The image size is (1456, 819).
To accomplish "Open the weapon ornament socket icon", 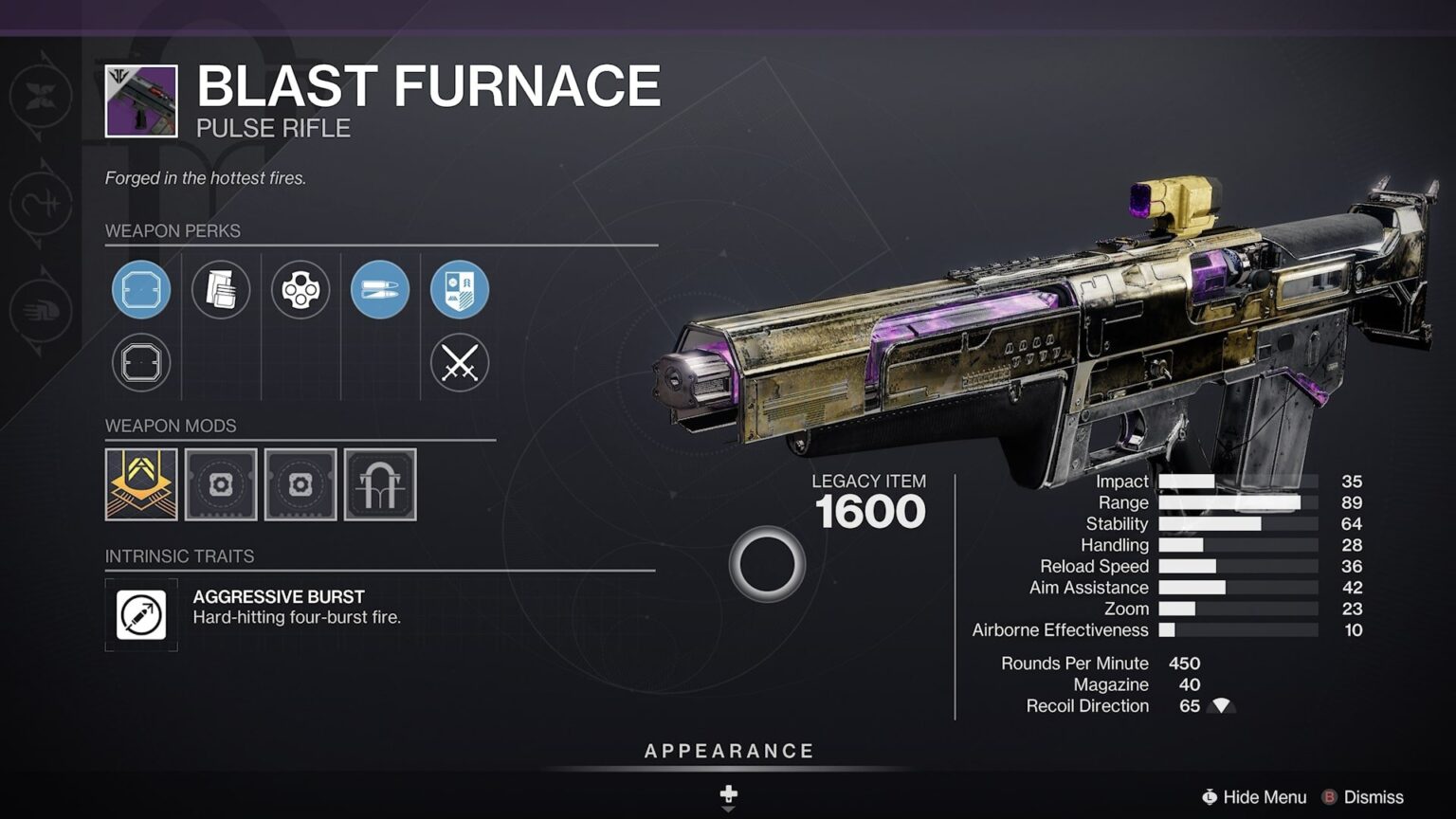I will pos(380,484).
